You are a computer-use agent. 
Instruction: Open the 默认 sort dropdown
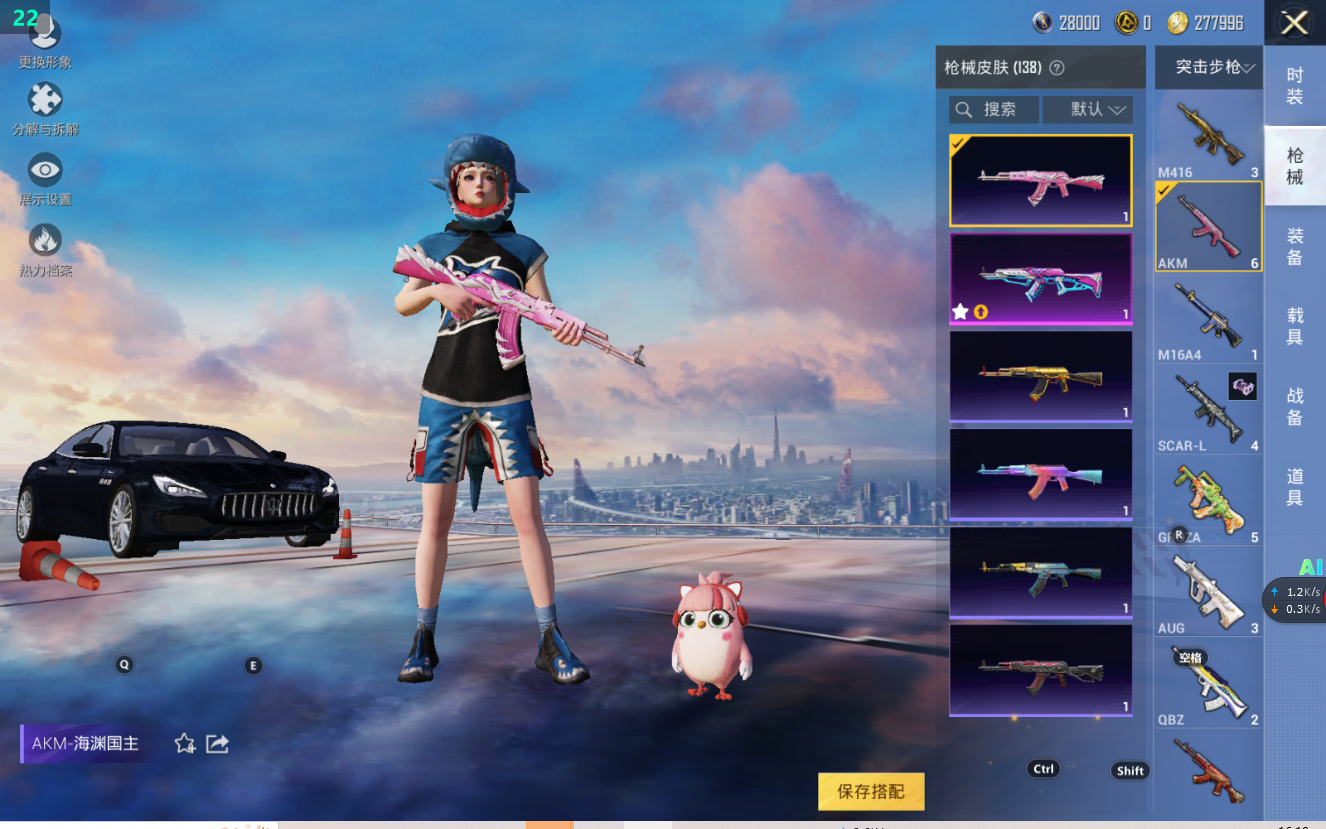tap(1087, 109)
